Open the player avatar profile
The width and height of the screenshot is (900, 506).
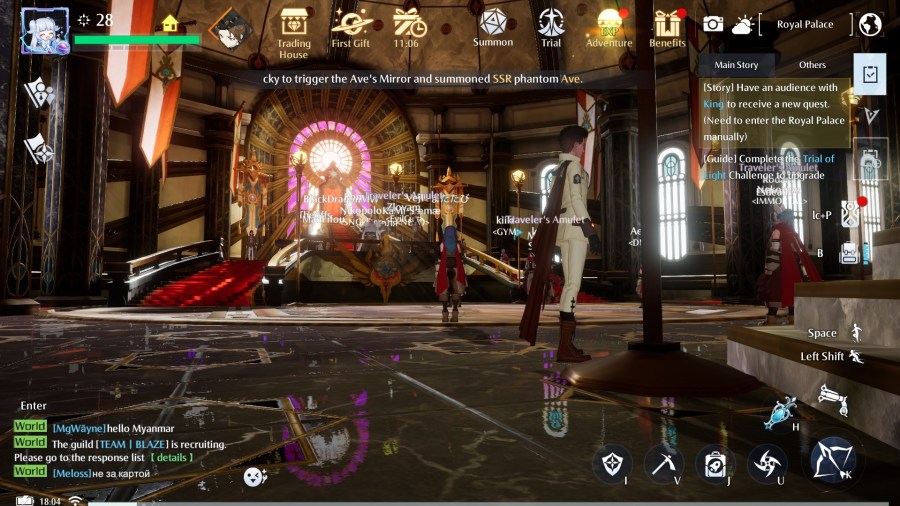(45, 31)
